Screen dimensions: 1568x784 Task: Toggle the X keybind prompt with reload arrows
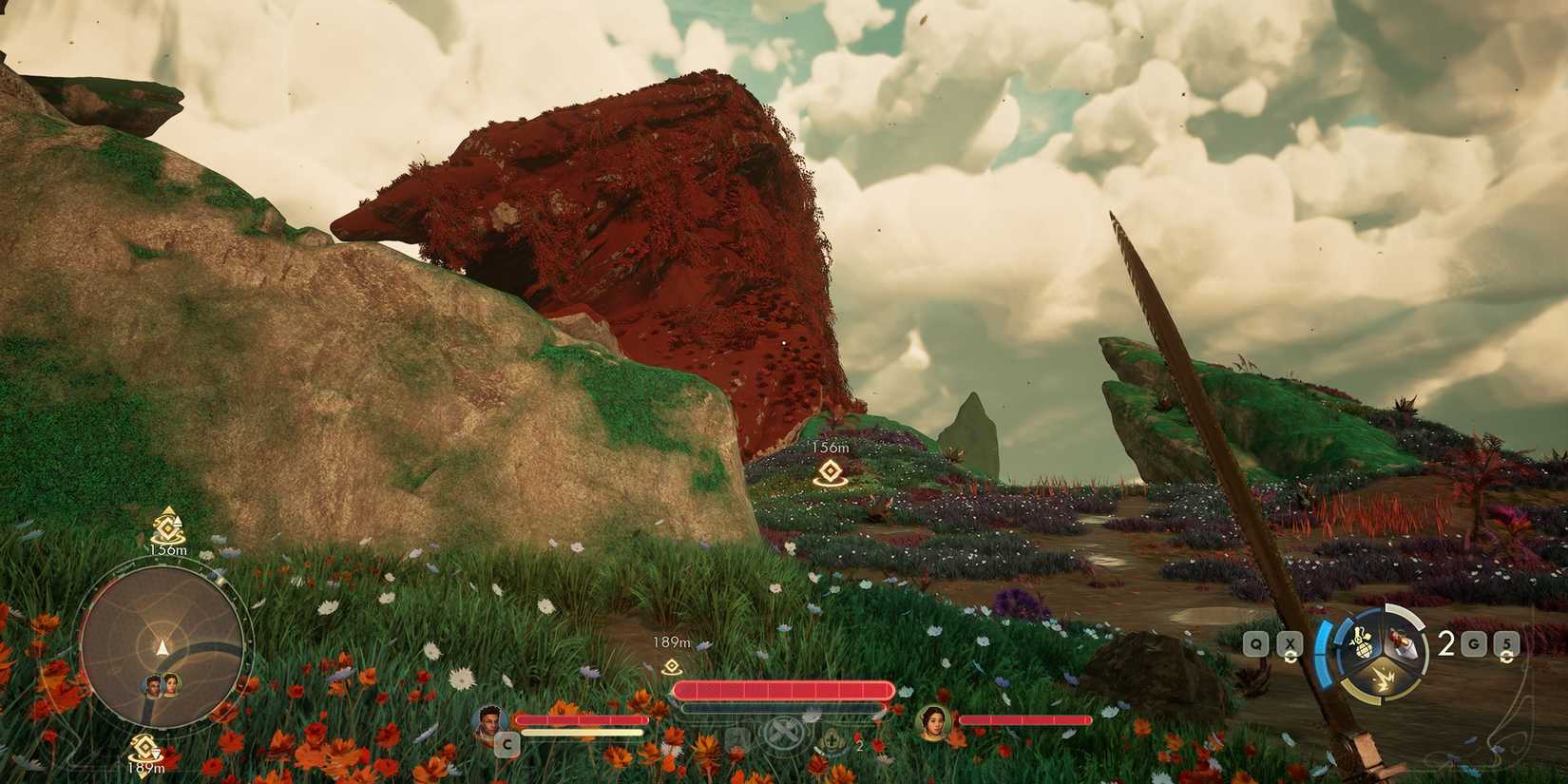point(1291,643)
